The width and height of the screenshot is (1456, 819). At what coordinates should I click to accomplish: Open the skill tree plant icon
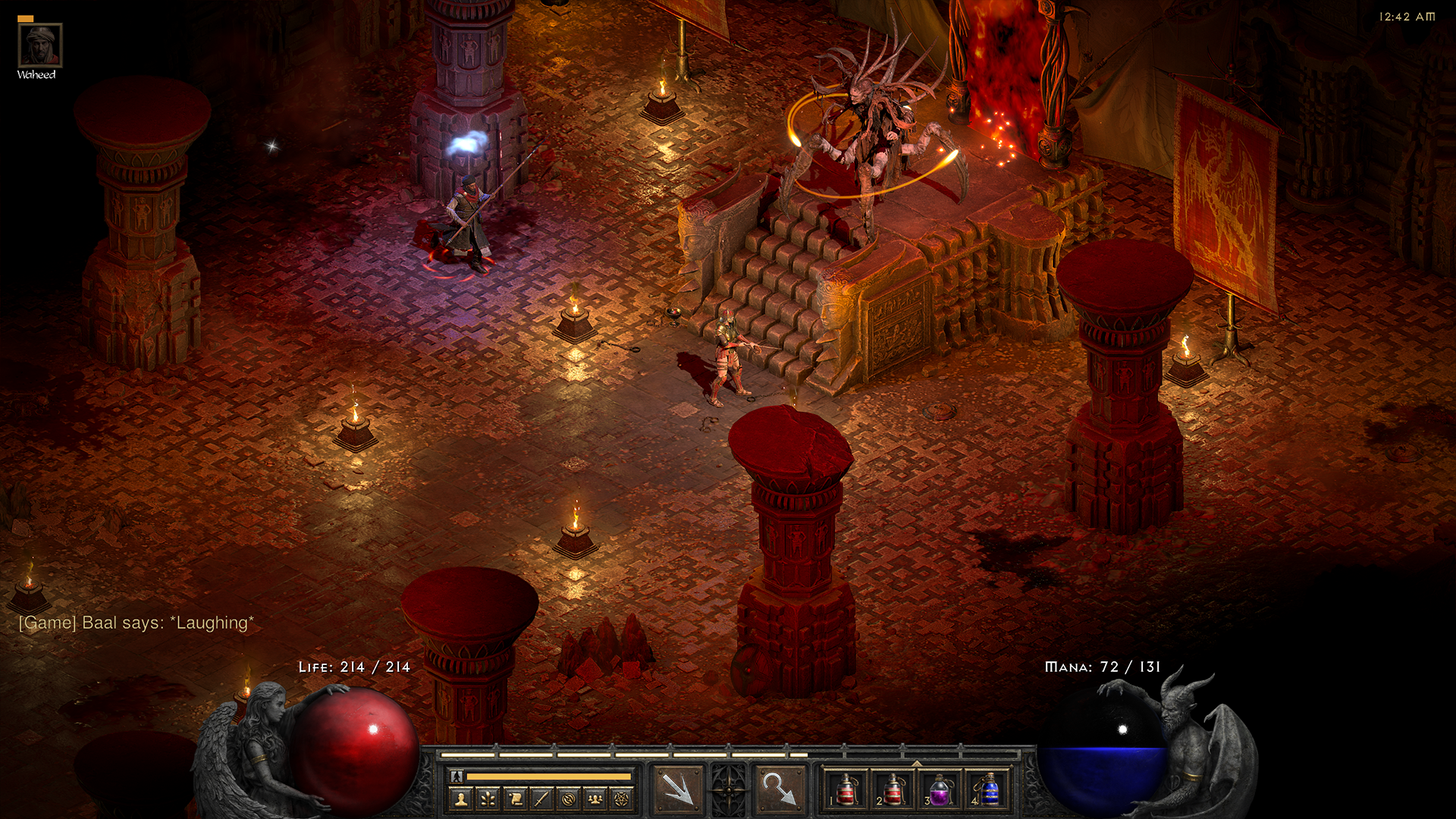point(488,798)
